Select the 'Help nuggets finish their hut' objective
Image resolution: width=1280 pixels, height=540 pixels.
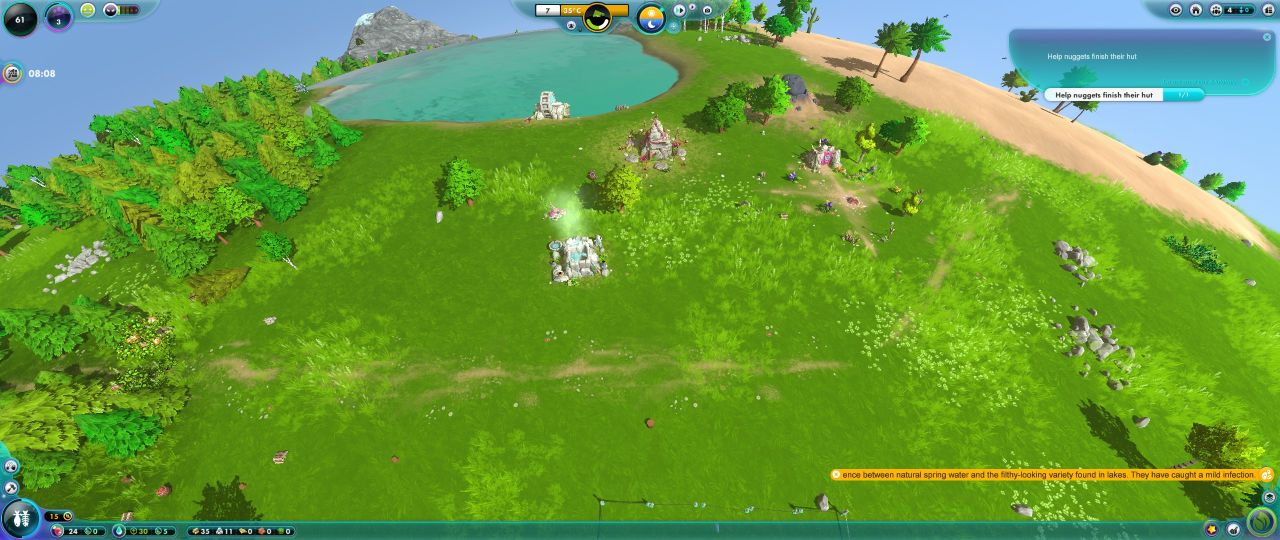point(1104,95)
